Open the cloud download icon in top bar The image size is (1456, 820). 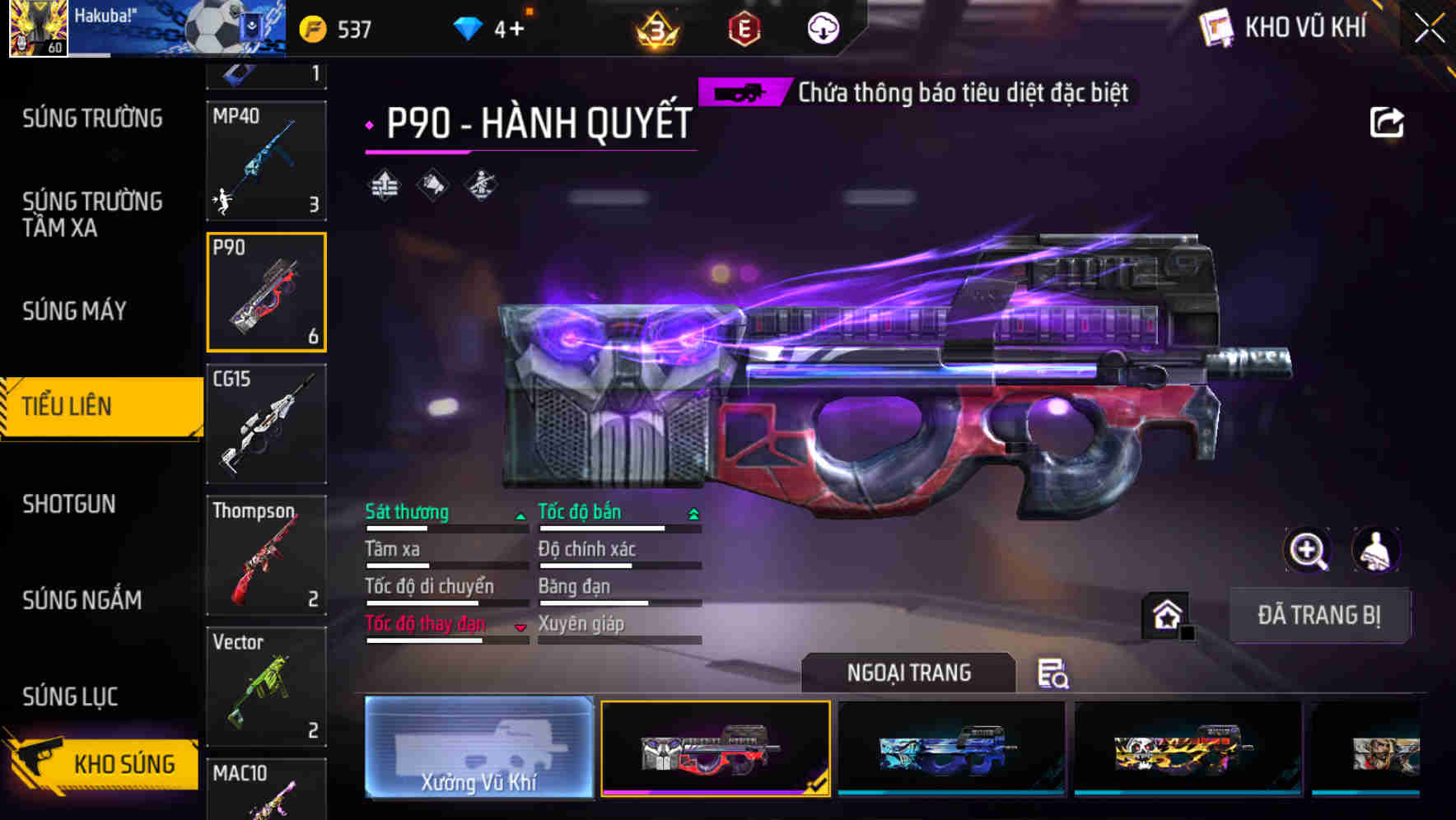click(822, 27)
